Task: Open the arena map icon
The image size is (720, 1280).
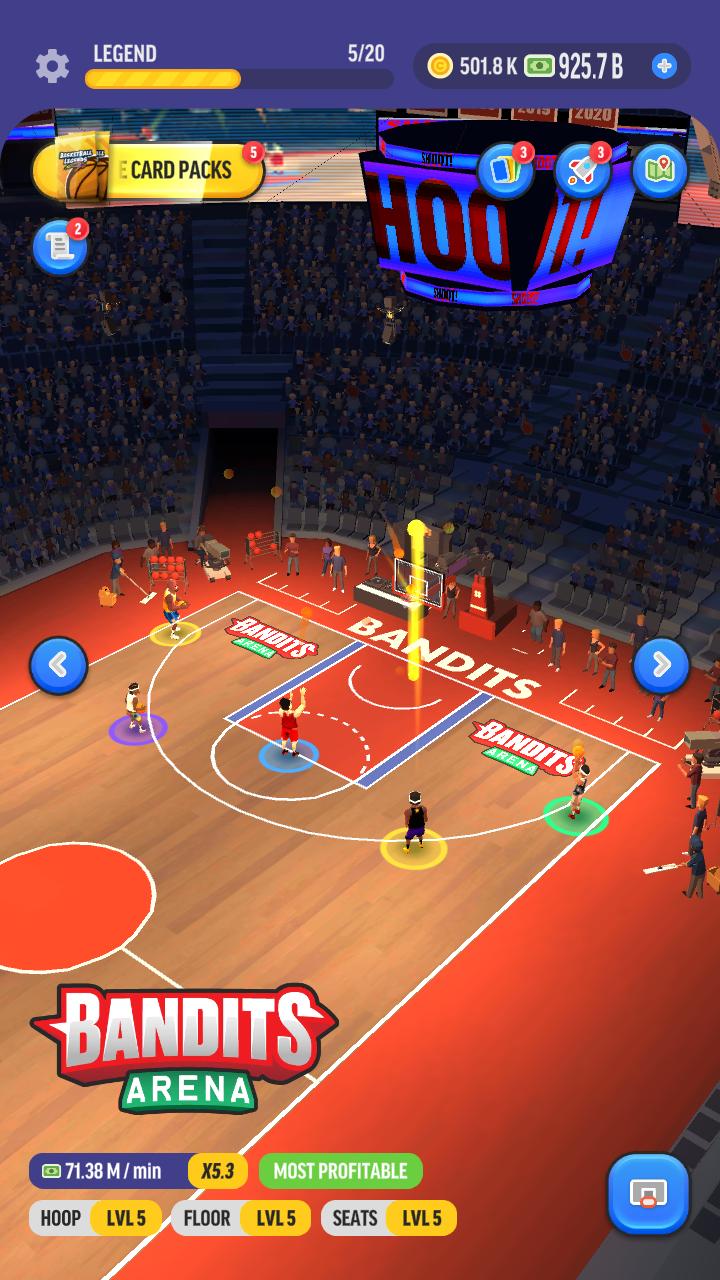Action: tap(659, 171)
